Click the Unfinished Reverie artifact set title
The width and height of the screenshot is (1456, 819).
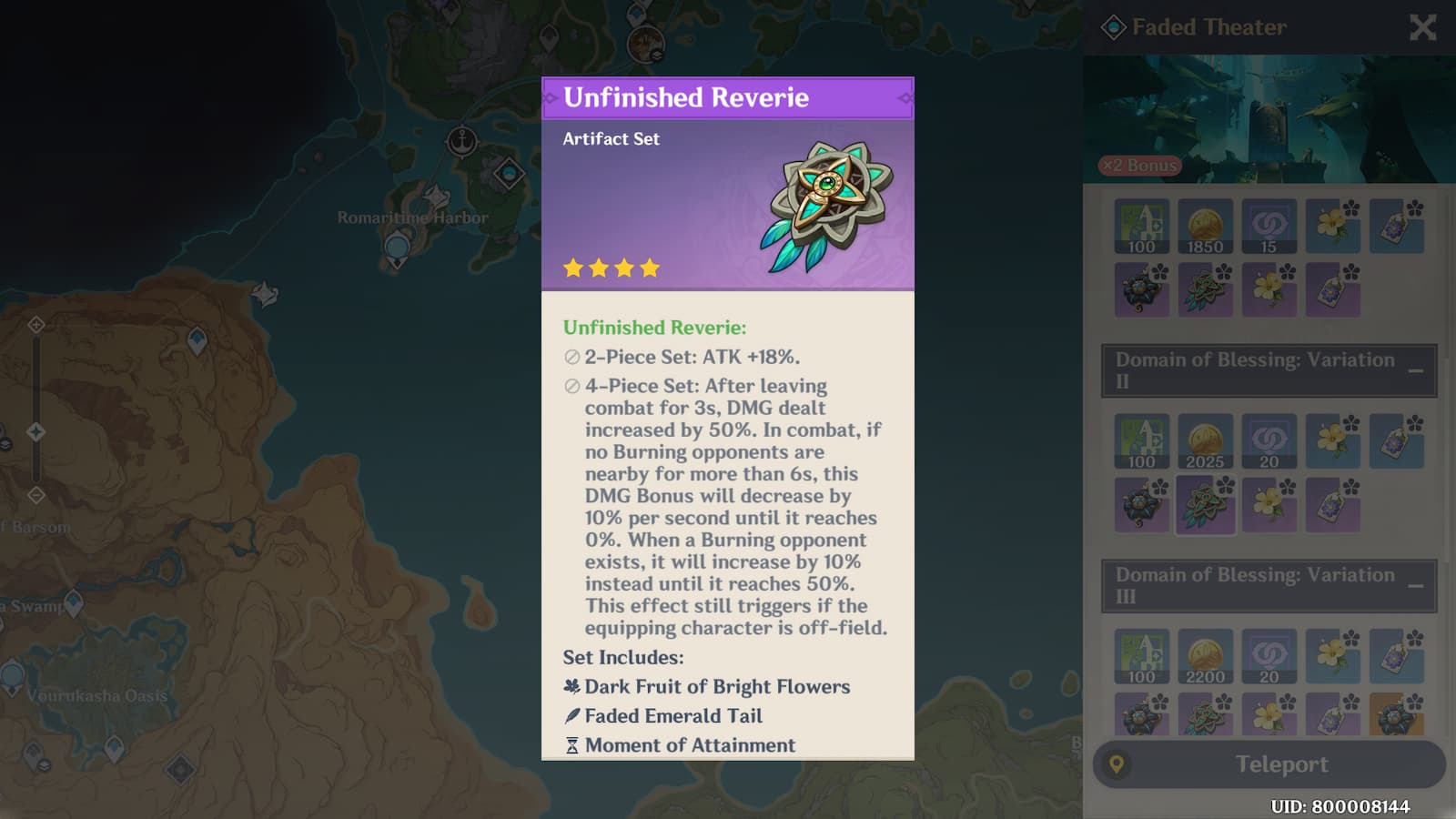pyautogui.click(x=686, y=97)
